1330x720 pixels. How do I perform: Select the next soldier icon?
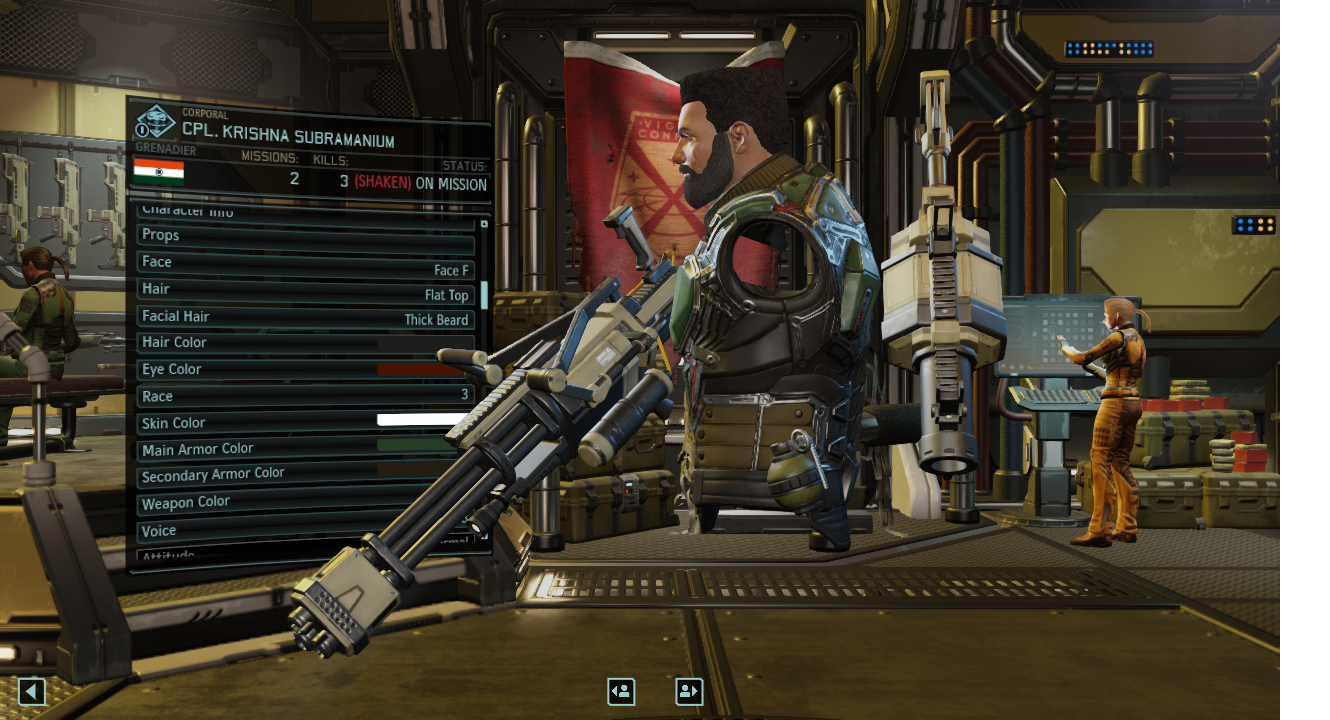tap(688, 691)
